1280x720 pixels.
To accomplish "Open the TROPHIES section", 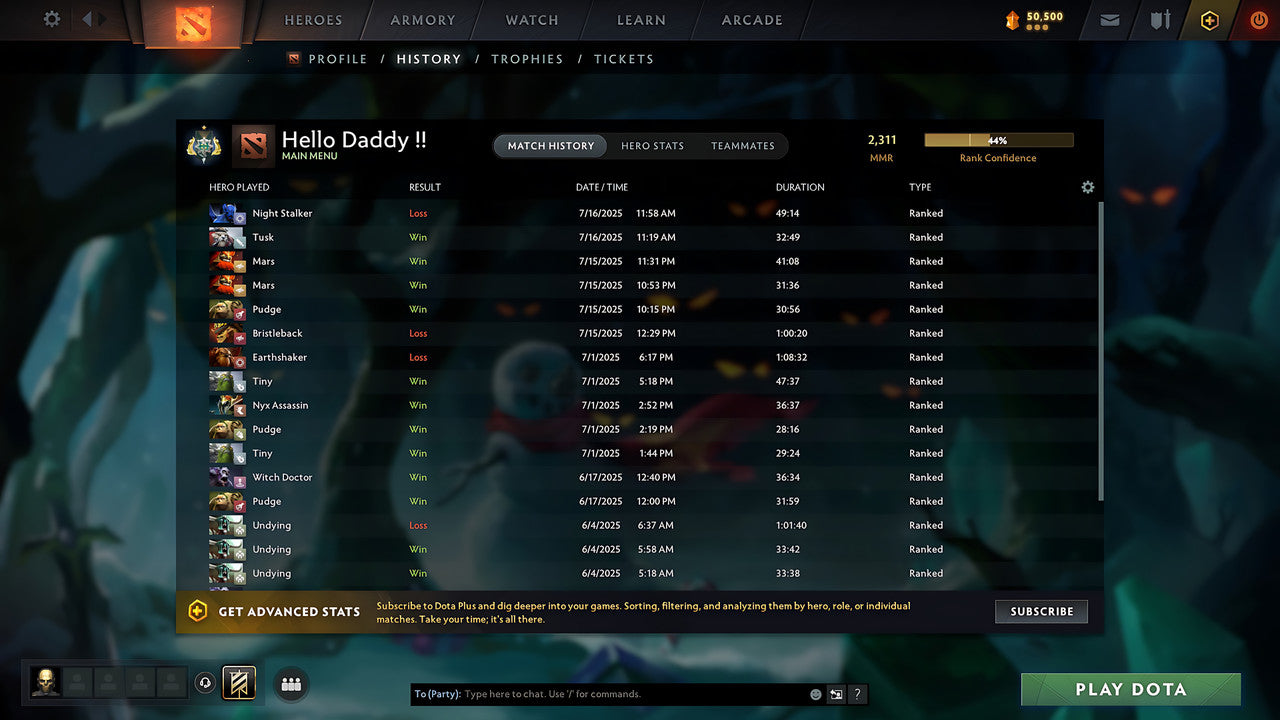I will tap(527, 59).
